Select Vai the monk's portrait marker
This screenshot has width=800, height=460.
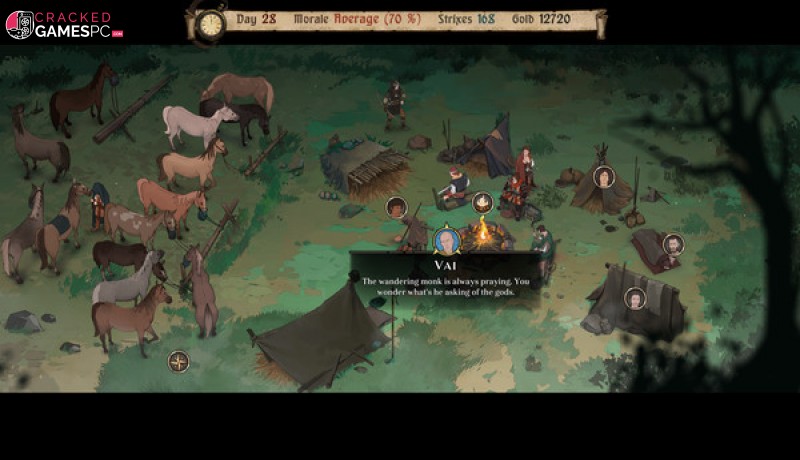click(446, 241)
